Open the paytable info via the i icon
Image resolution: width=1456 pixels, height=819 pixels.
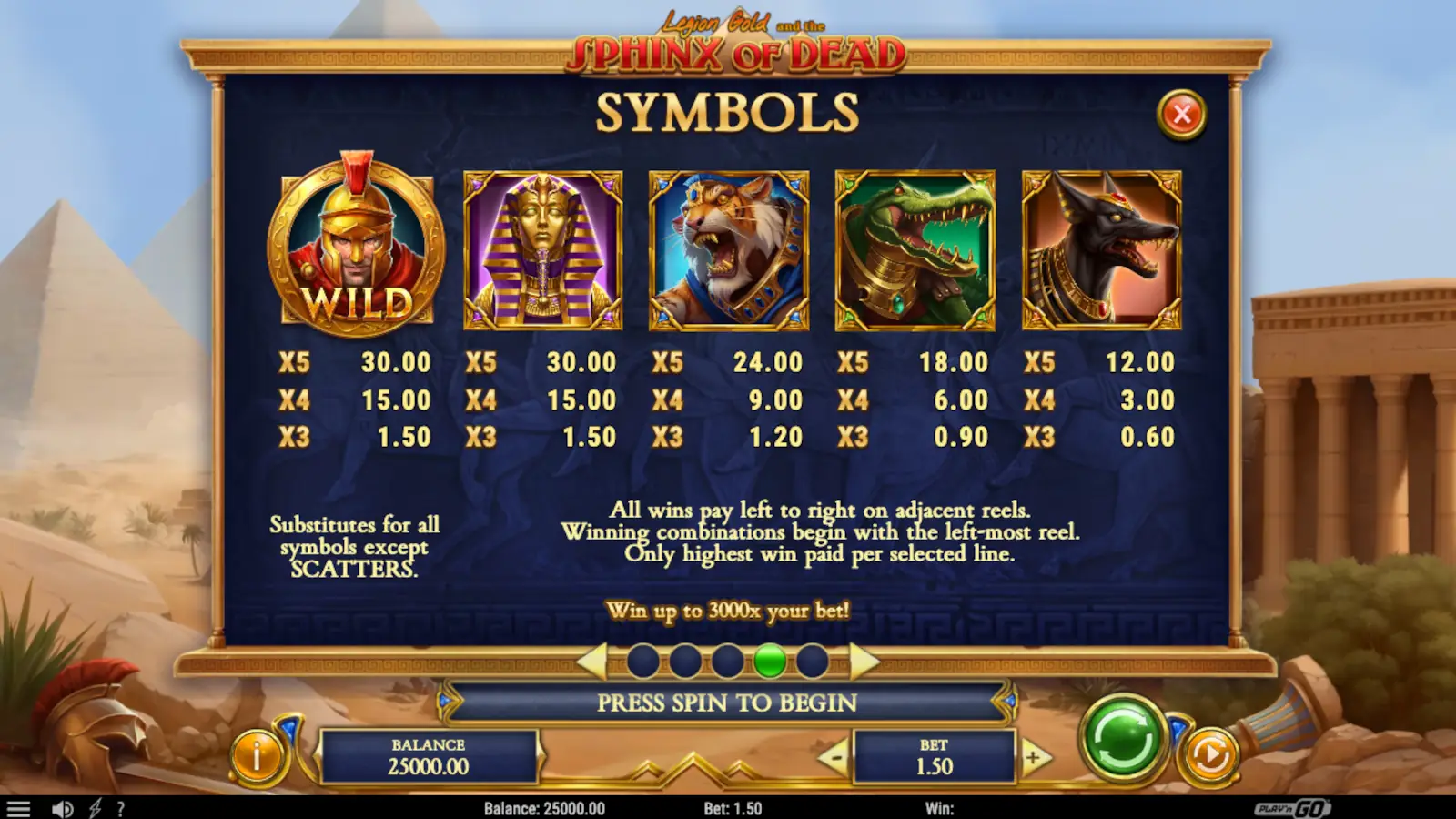pos(256,753)
